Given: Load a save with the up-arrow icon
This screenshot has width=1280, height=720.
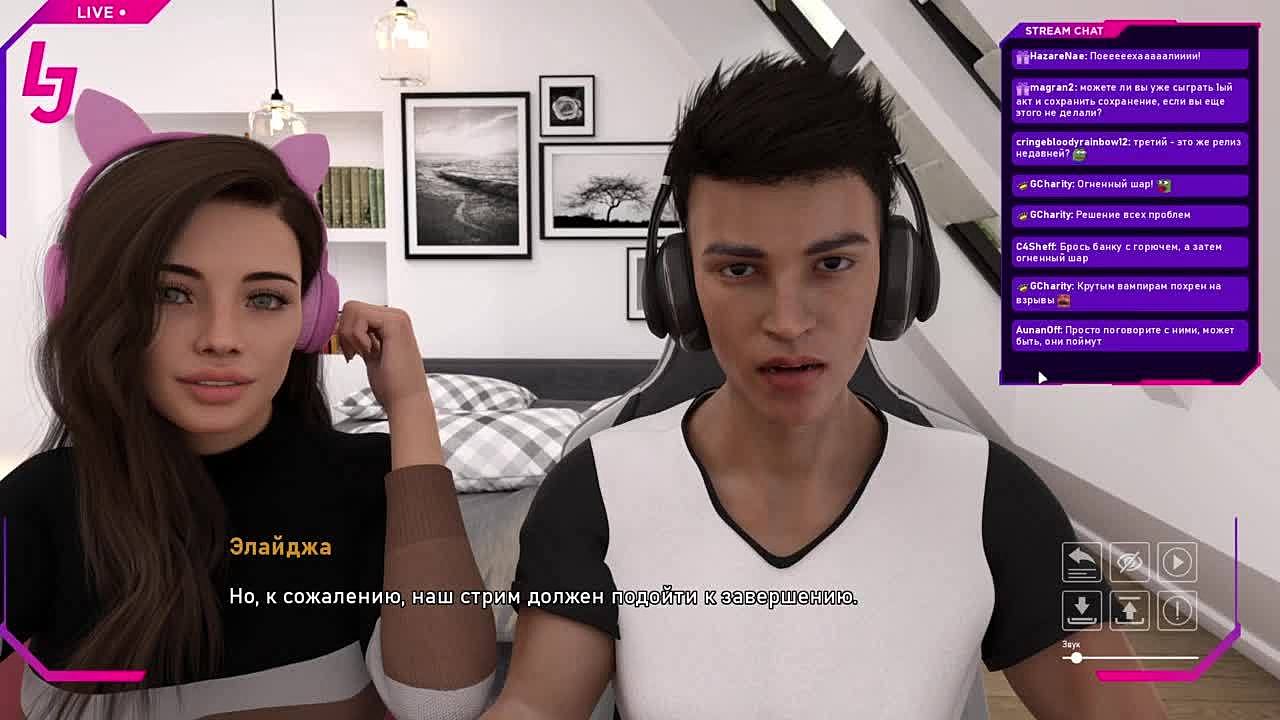Looking at the screenshot, I should pos(1129,610).
